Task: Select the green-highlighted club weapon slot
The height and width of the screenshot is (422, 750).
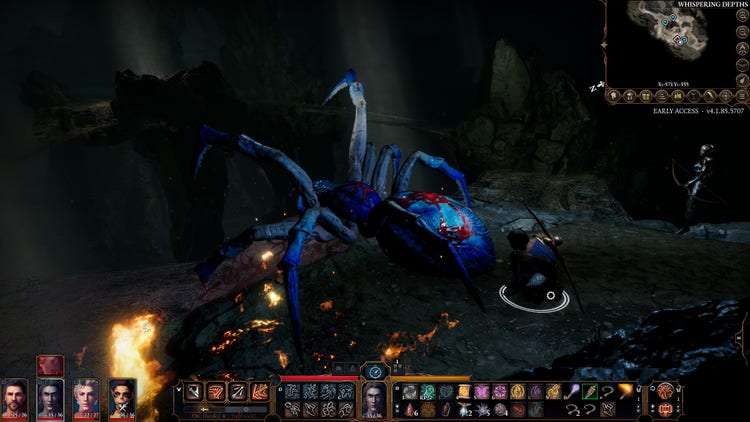Action: [589, 390]
